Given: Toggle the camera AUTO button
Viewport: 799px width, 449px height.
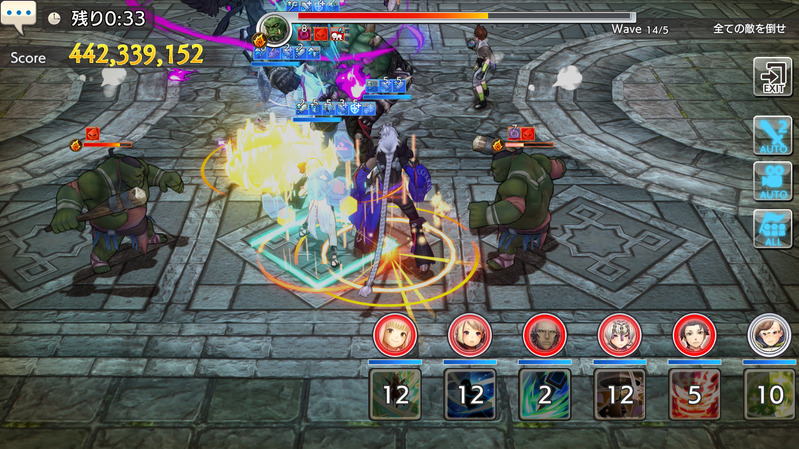Looking at the screenshot, I should [772, 182].
